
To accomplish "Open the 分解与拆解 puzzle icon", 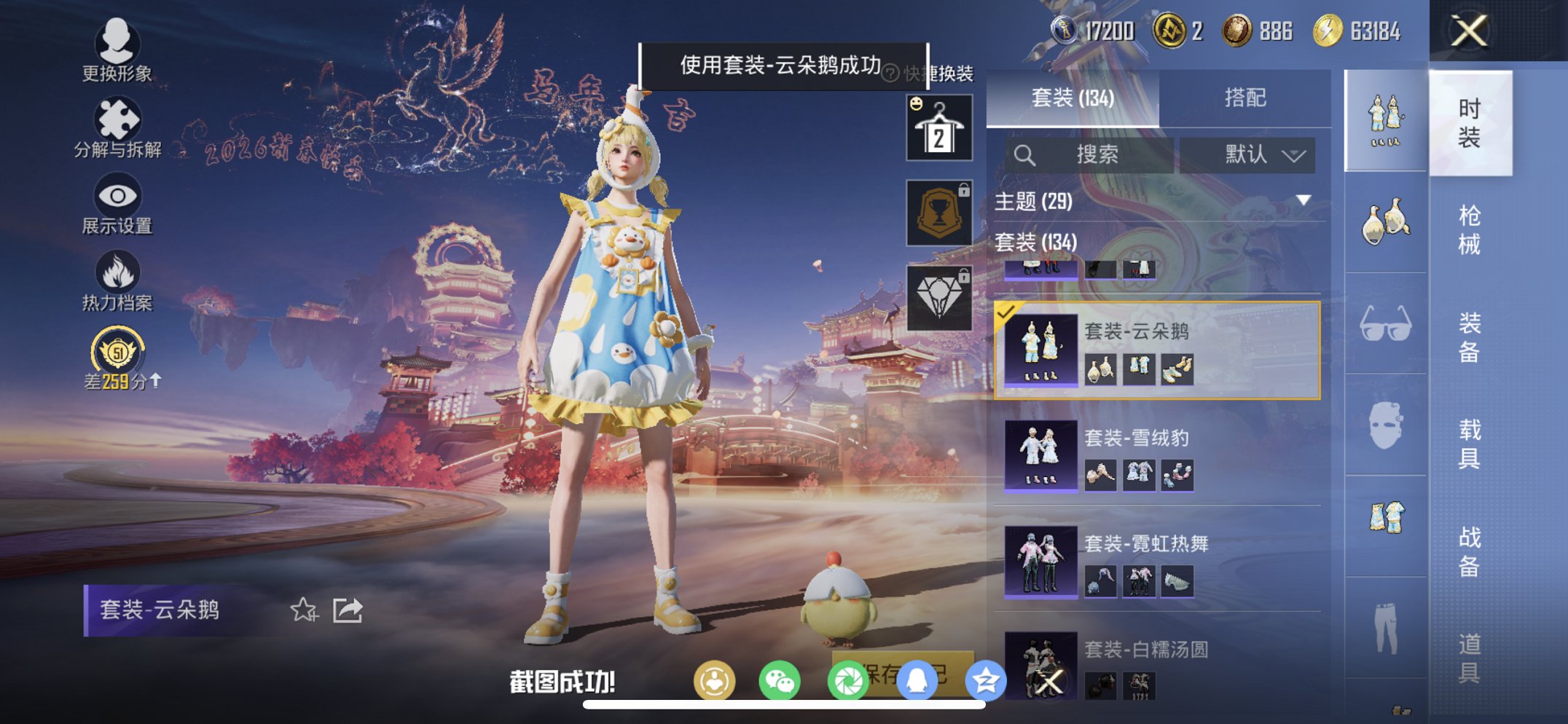I will 119,119.
